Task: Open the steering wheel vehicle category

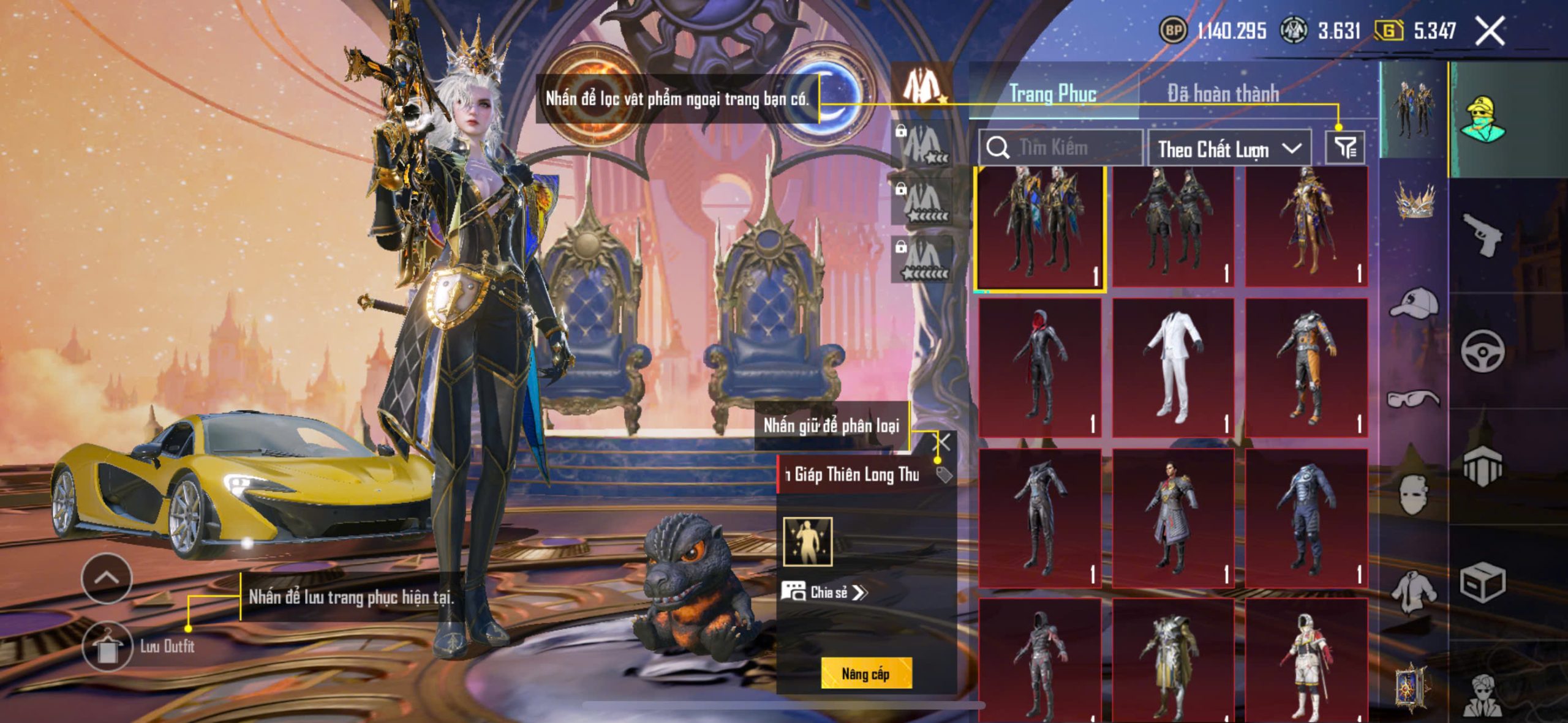Action: 1482,351
